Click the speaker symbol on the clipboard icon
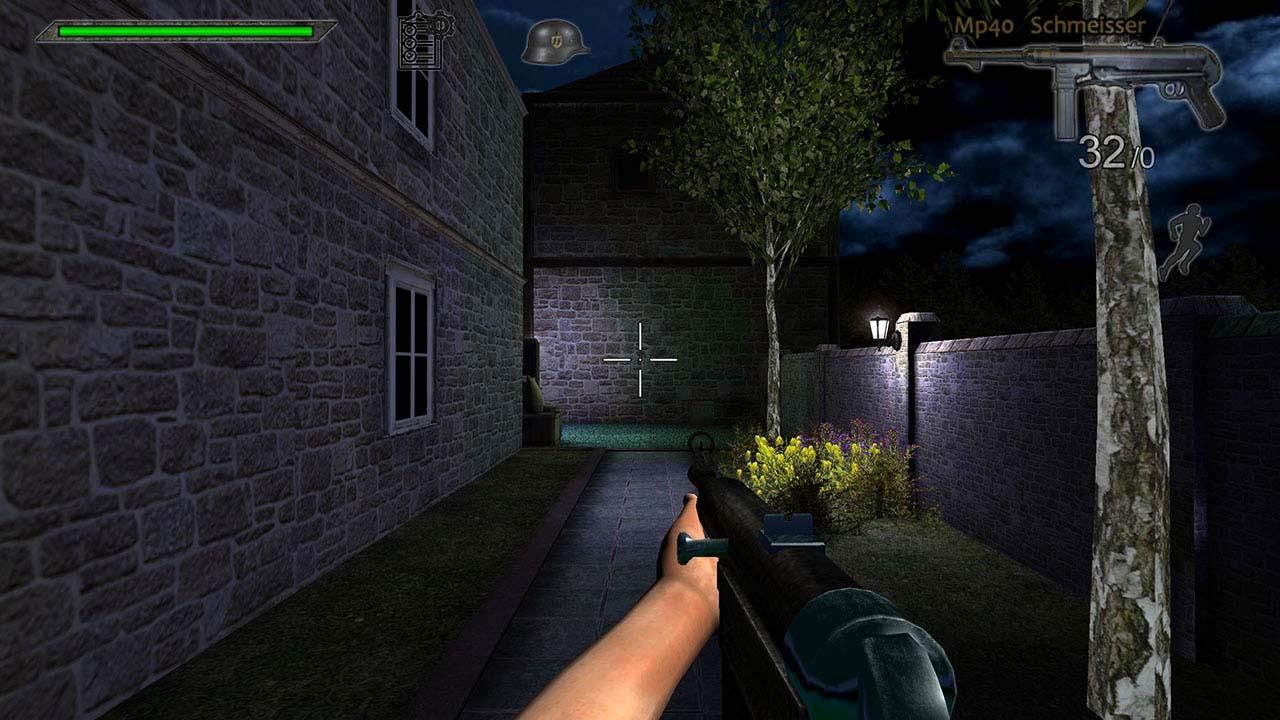This screenshot has width=1280, height=720. (x=441, y=26)
